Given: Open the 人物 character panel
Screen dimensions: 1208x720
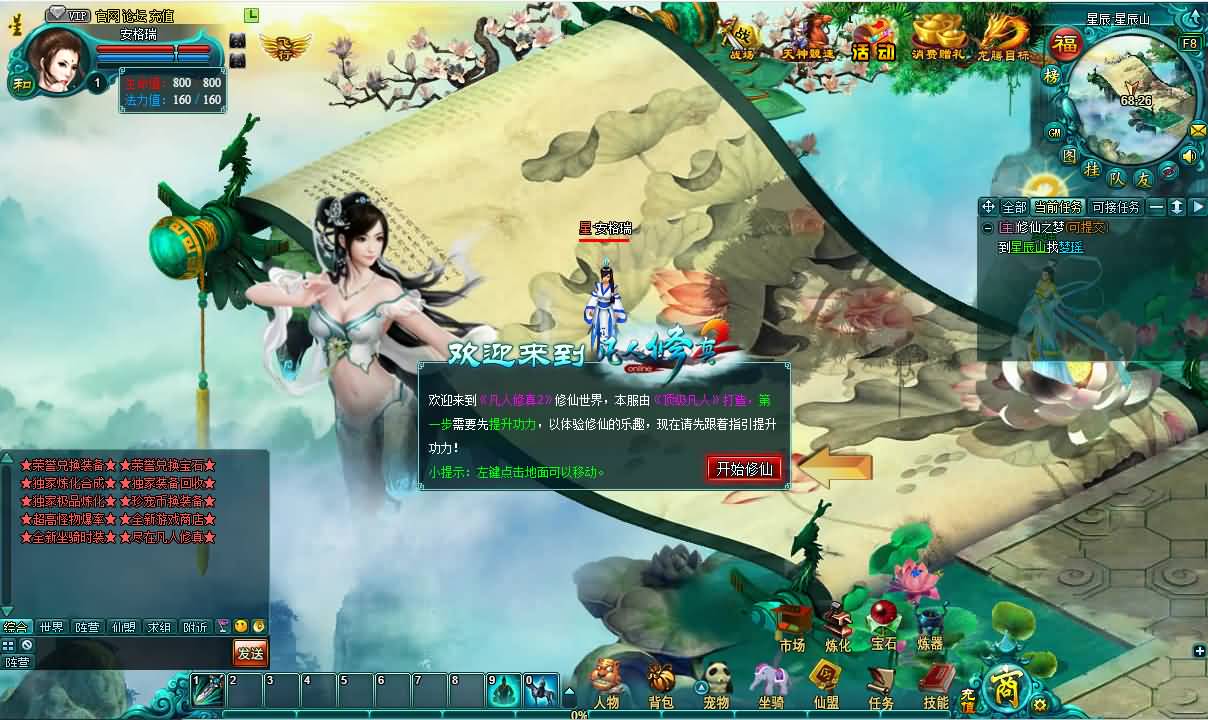Looking at the screenshot, I should 606,686.
